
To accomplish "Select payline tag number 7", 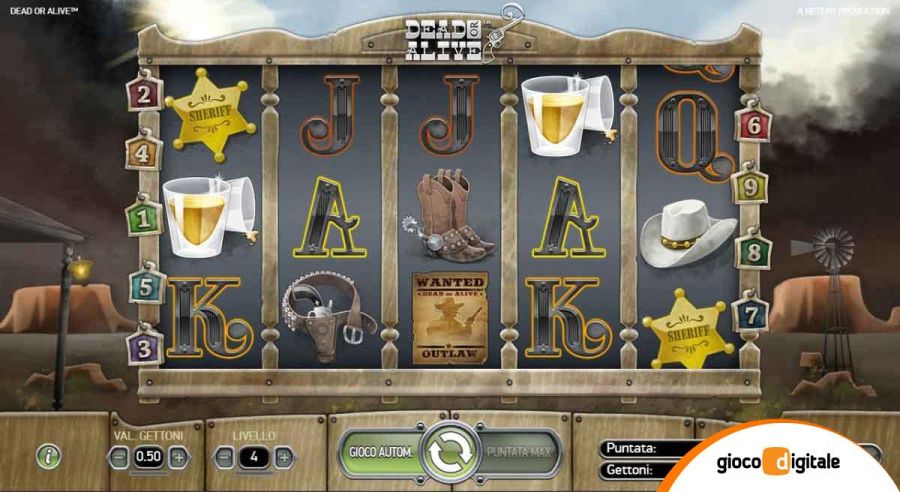I will tap(753, 315).
